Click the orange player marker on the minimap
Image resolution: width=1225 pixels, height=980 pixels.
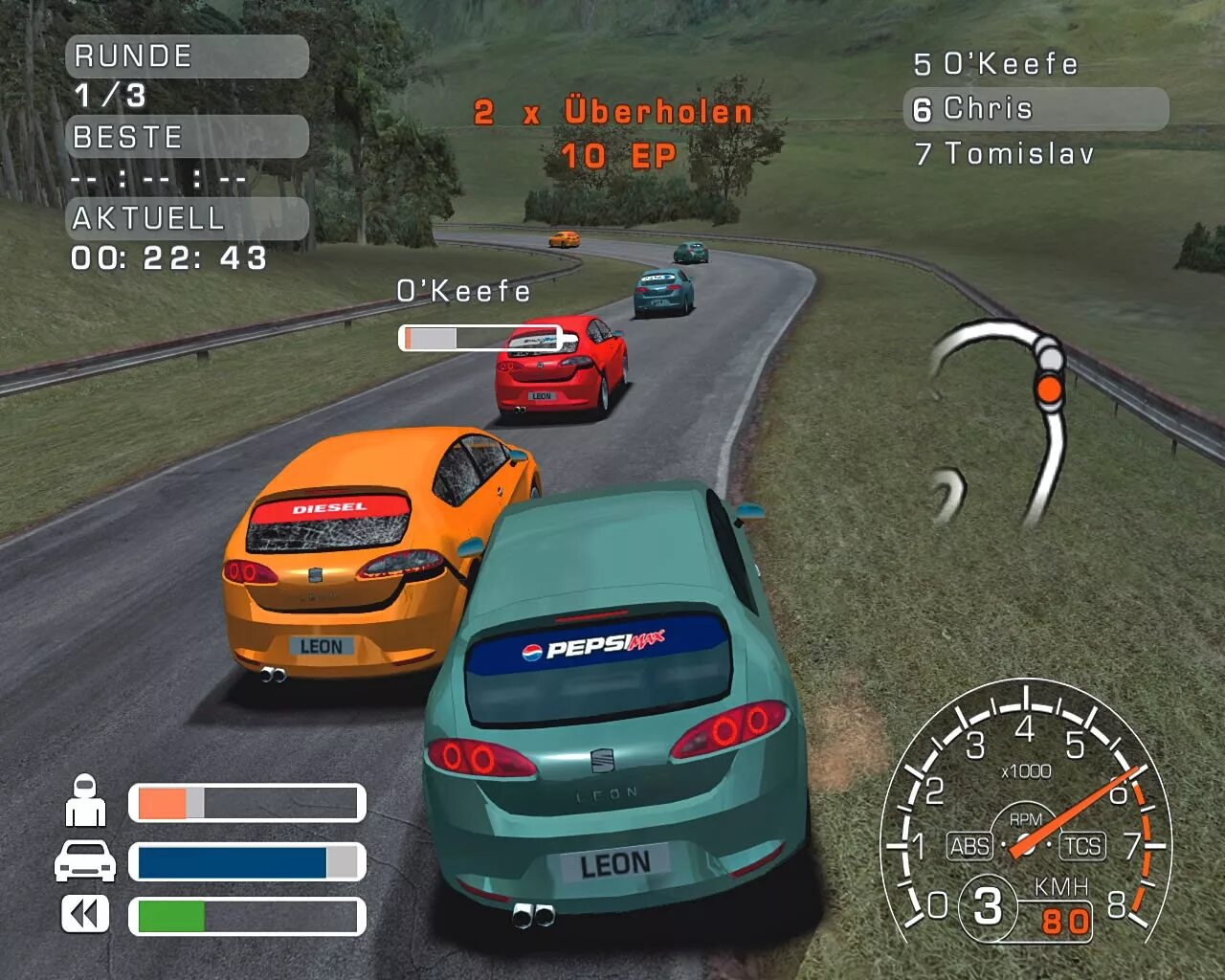click(x=1050, y=390)
